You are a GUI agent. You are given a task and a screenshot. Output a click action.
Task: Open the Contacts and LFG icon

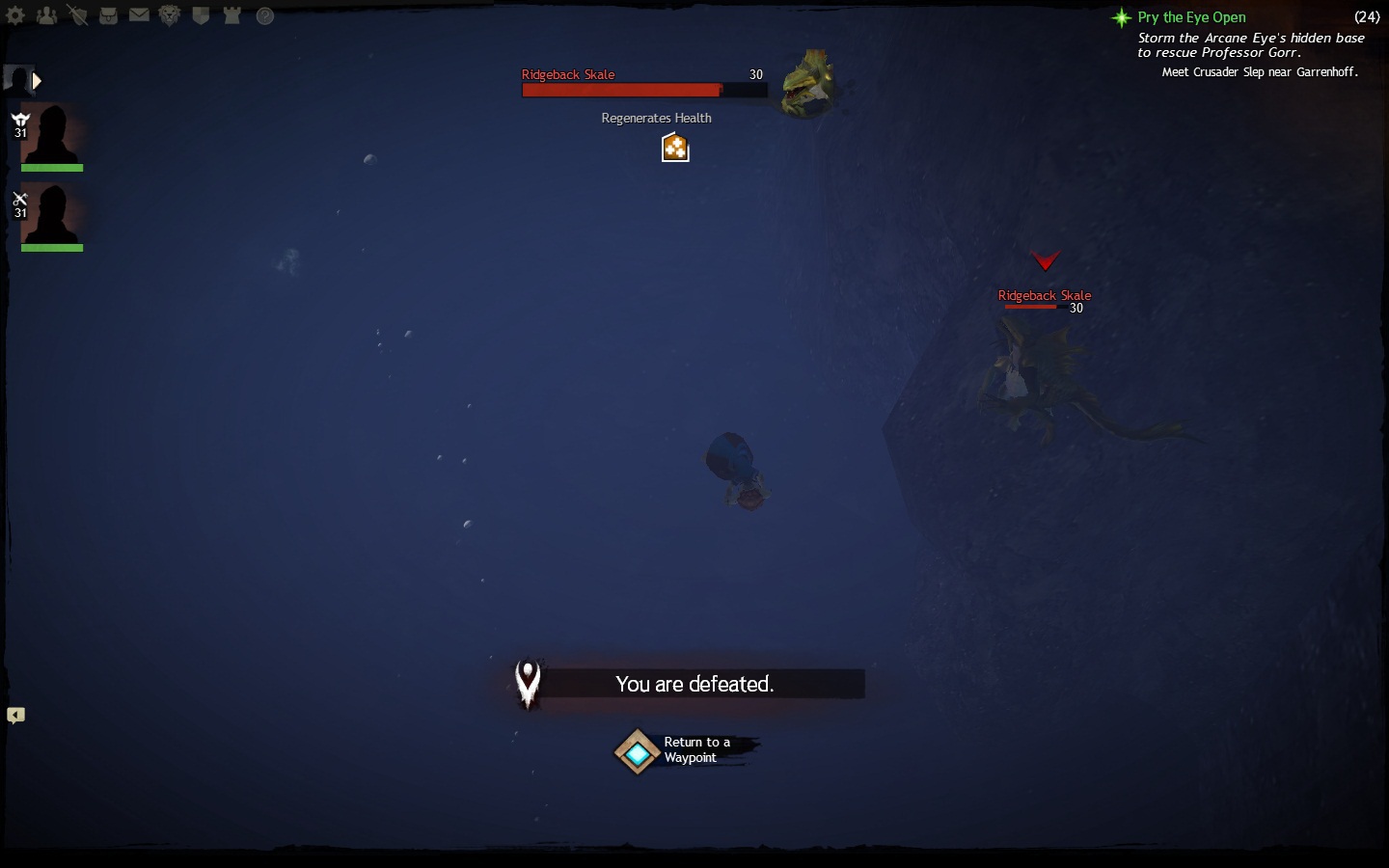click(x=46, y=15)
